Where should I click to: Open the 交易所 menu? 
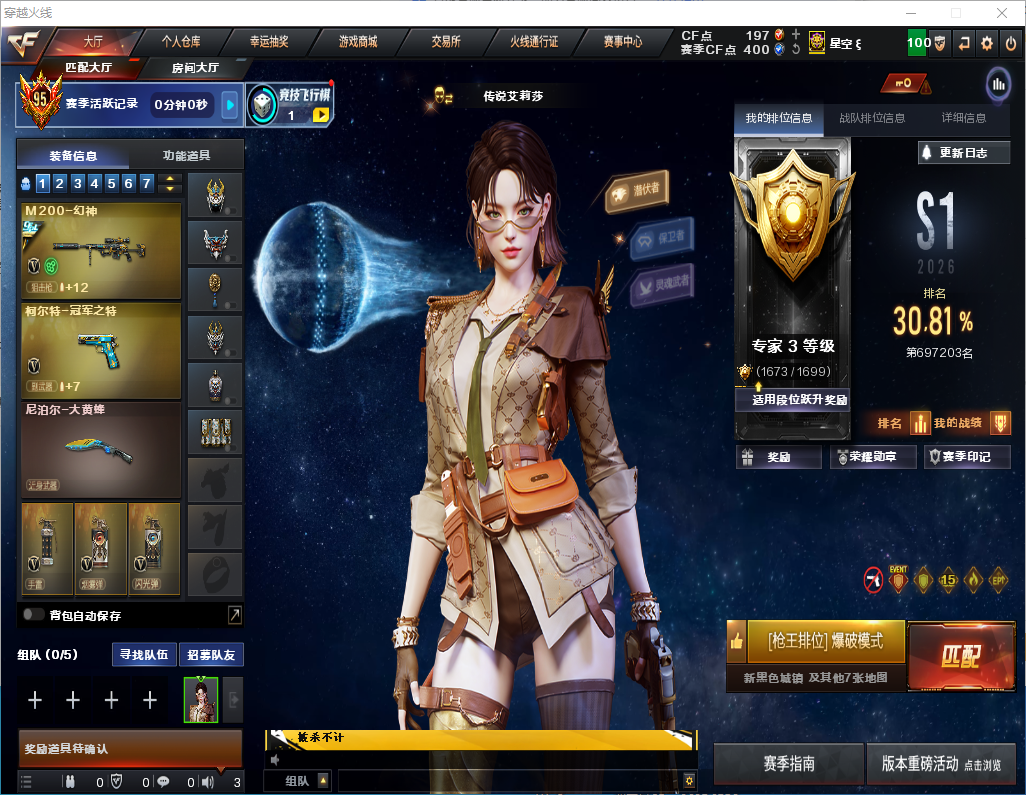pos(446,42)
